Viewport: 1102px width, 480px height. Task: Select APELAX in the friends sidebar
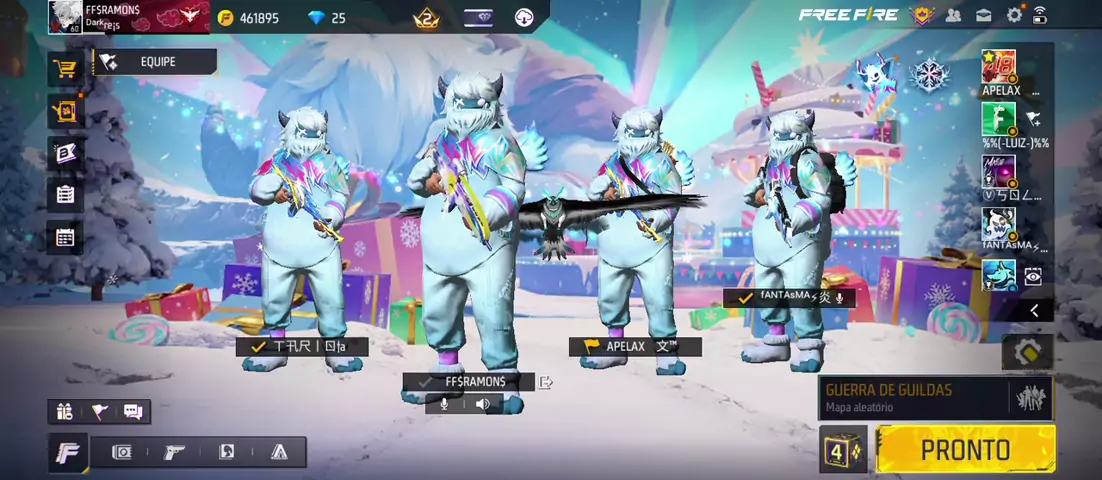pyautogui.click(x=999, y=73)
